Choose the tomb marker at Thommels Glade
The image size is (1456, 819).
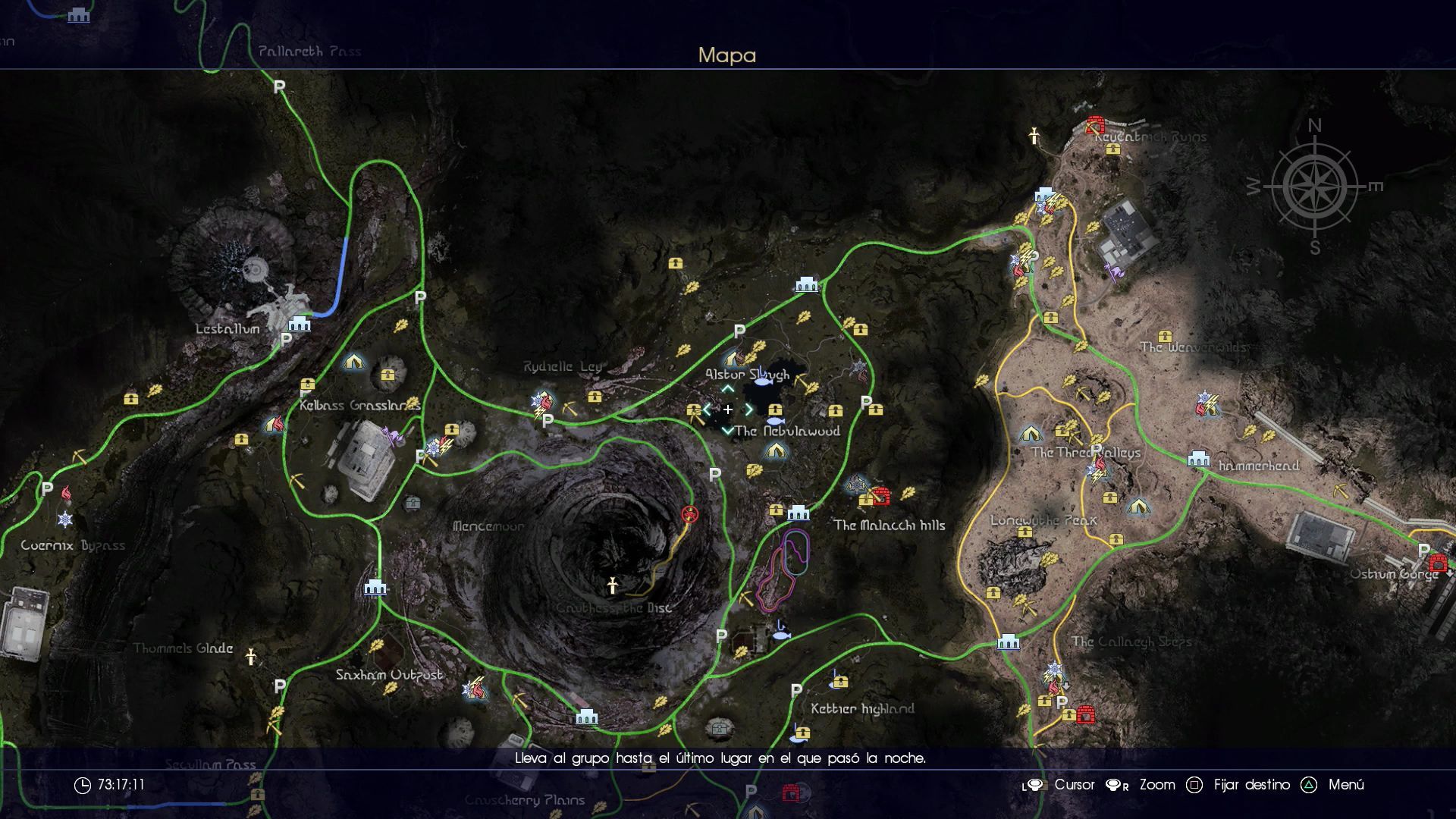[251, 657]
